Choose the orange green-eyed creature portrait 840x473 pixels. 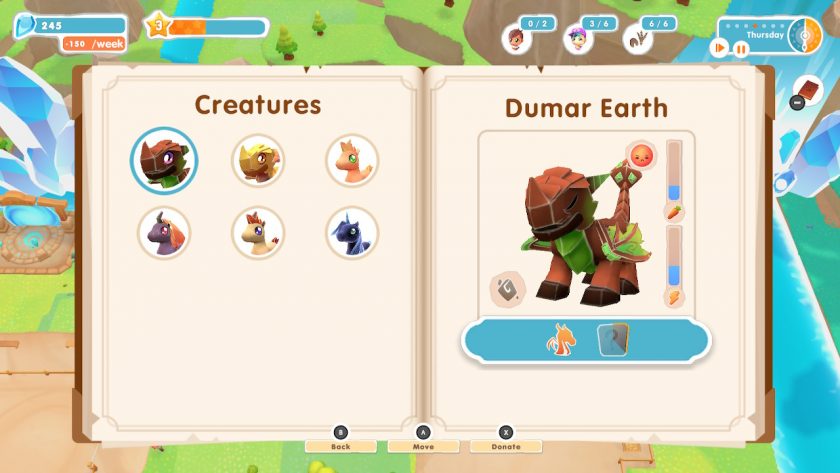352,160
